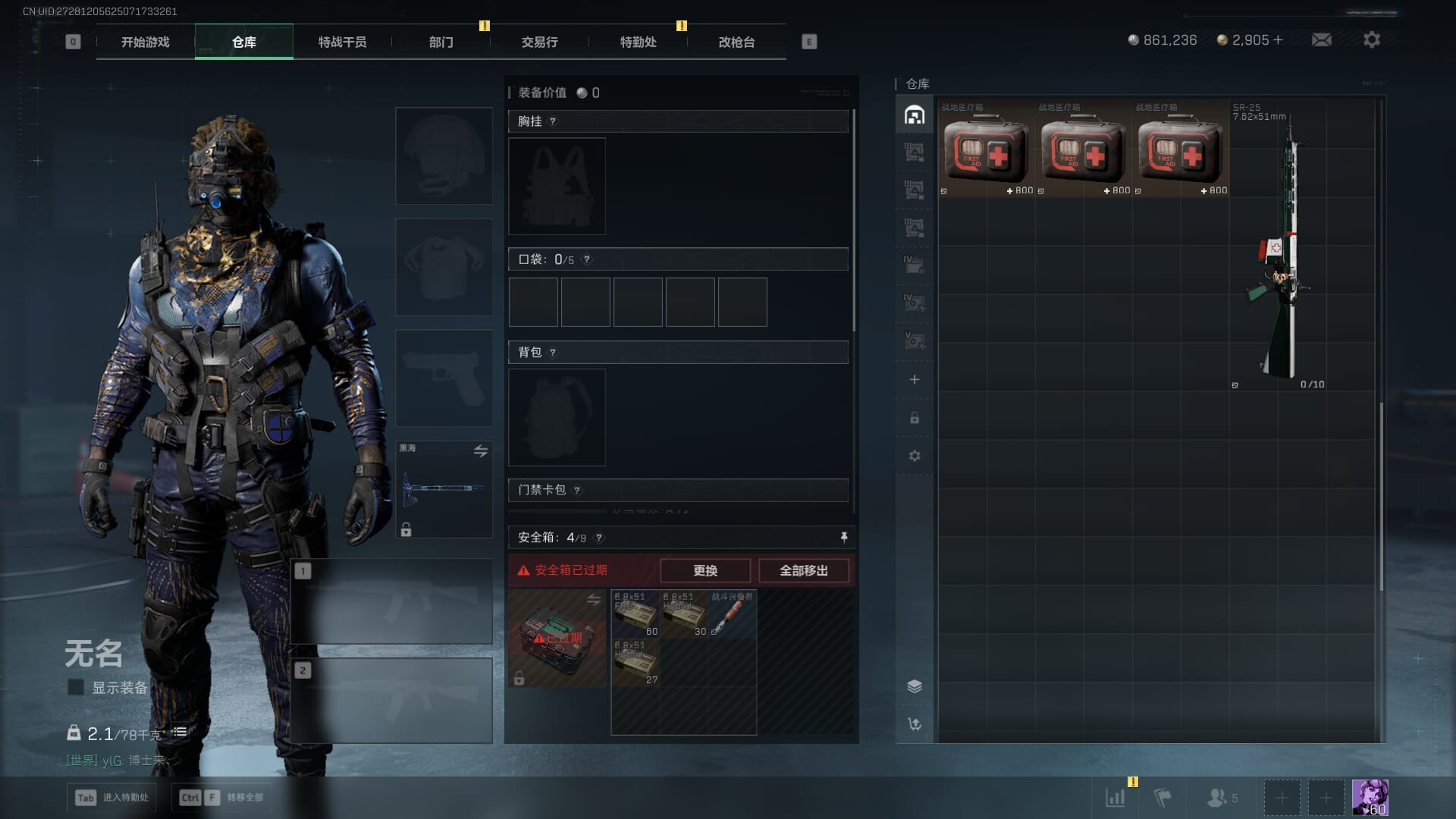Toggle the 显示装备 checkbox
Viewport: 1456px width, 819px height.
pyautogui.click(x=76, y=687)
